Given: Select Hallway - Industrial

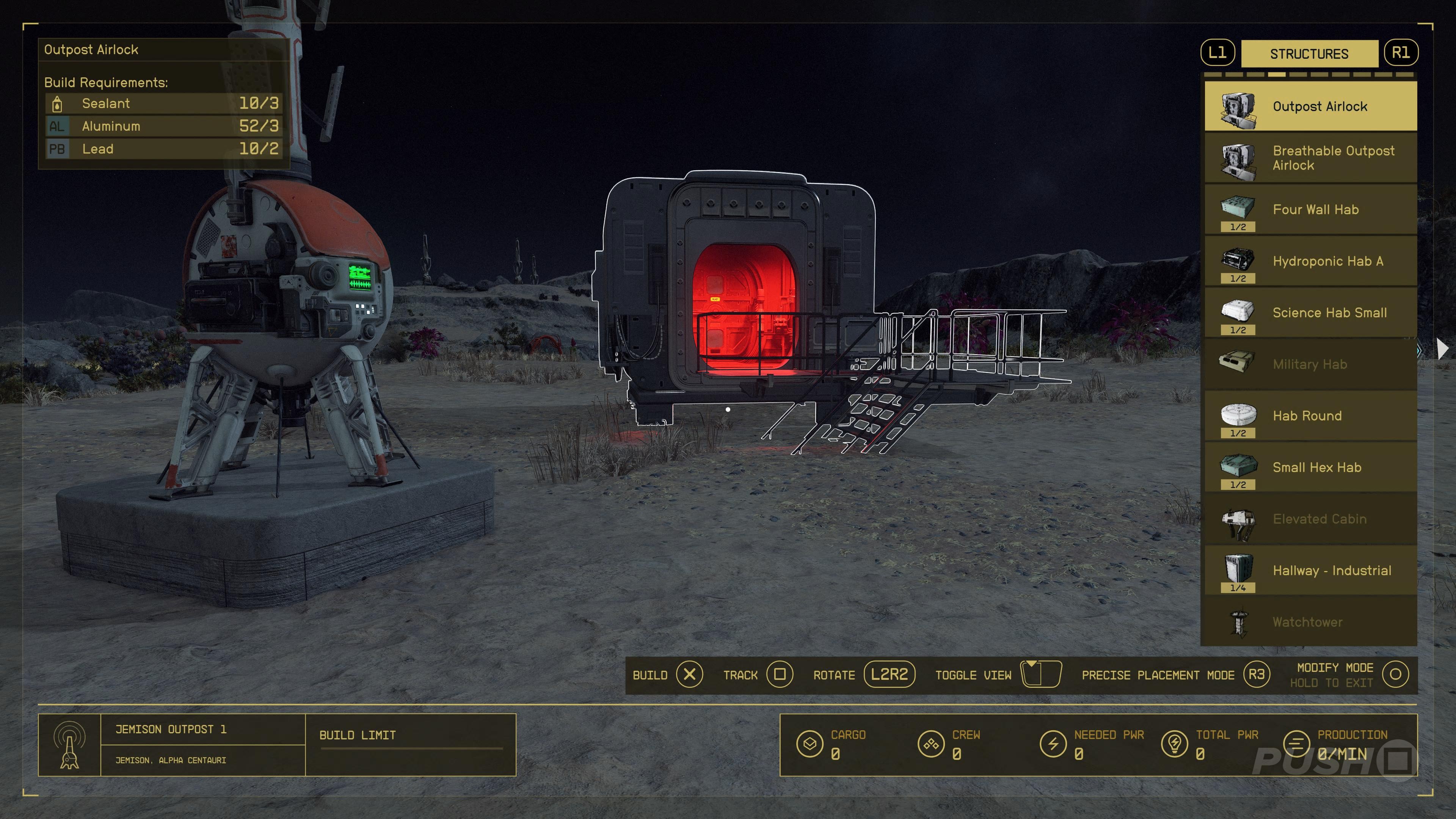Looking at the screenshot, I should [1310, 570].
